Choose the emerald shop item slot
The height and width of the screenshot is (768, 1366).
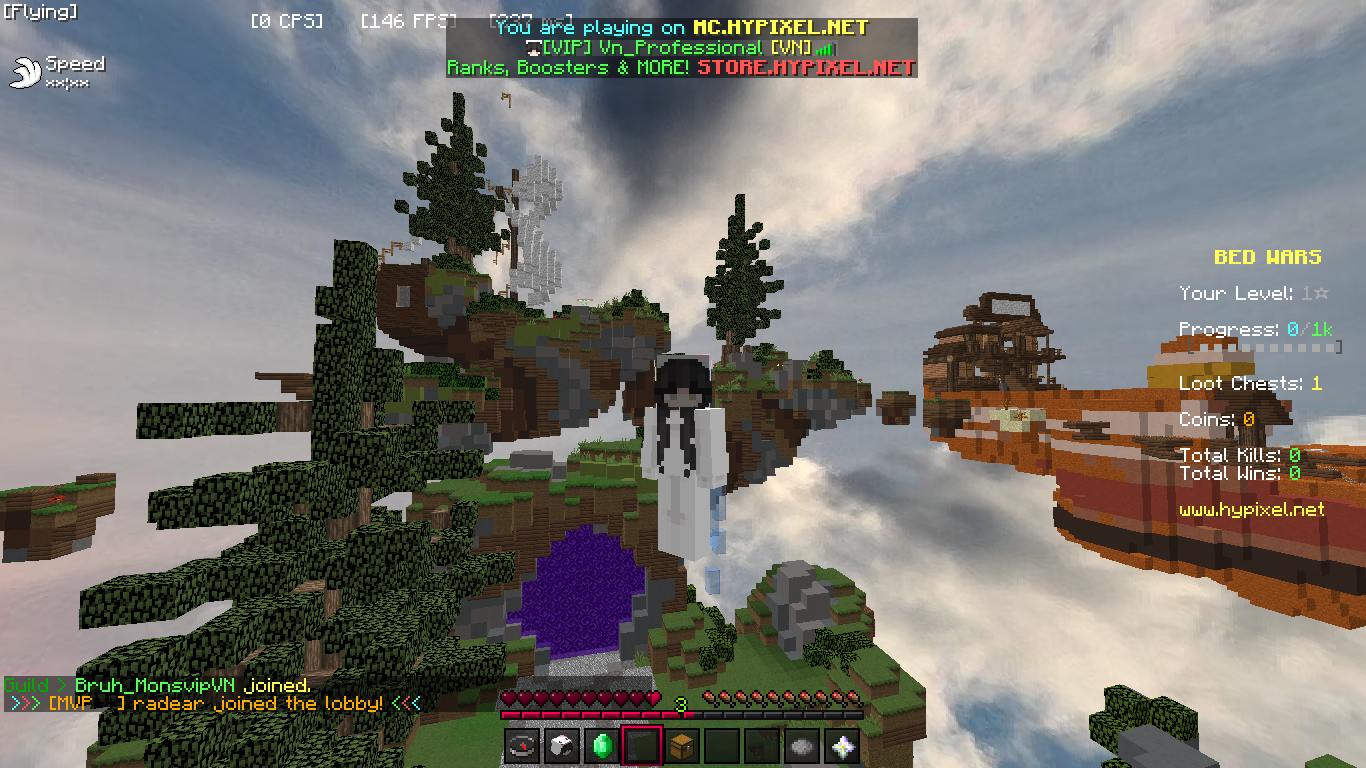(602, 746)
